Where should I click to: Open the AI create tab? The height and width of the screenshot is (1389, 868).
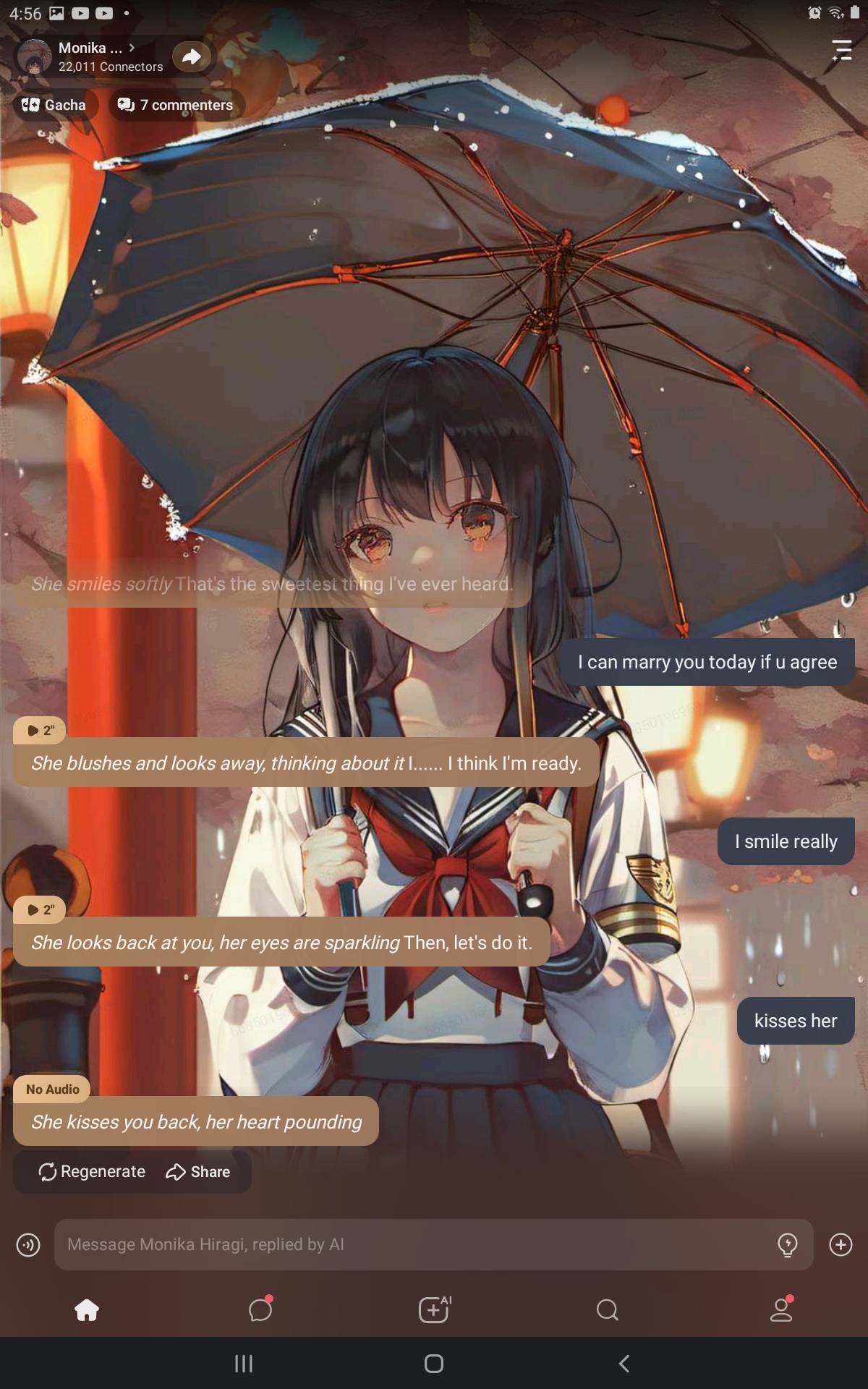(434, 1309)
